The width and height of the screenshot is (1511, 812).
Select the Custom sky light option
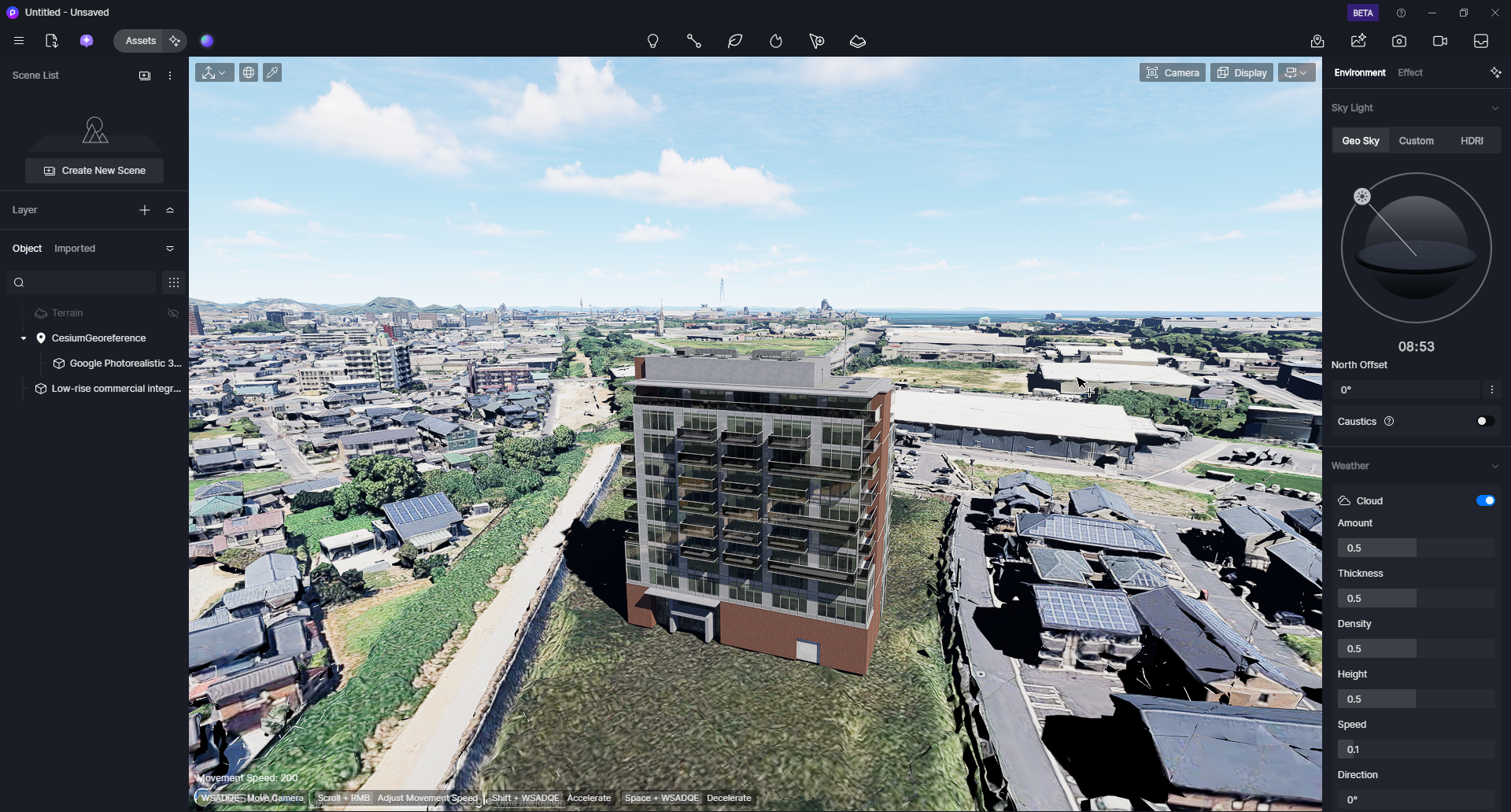(1416, 141)
